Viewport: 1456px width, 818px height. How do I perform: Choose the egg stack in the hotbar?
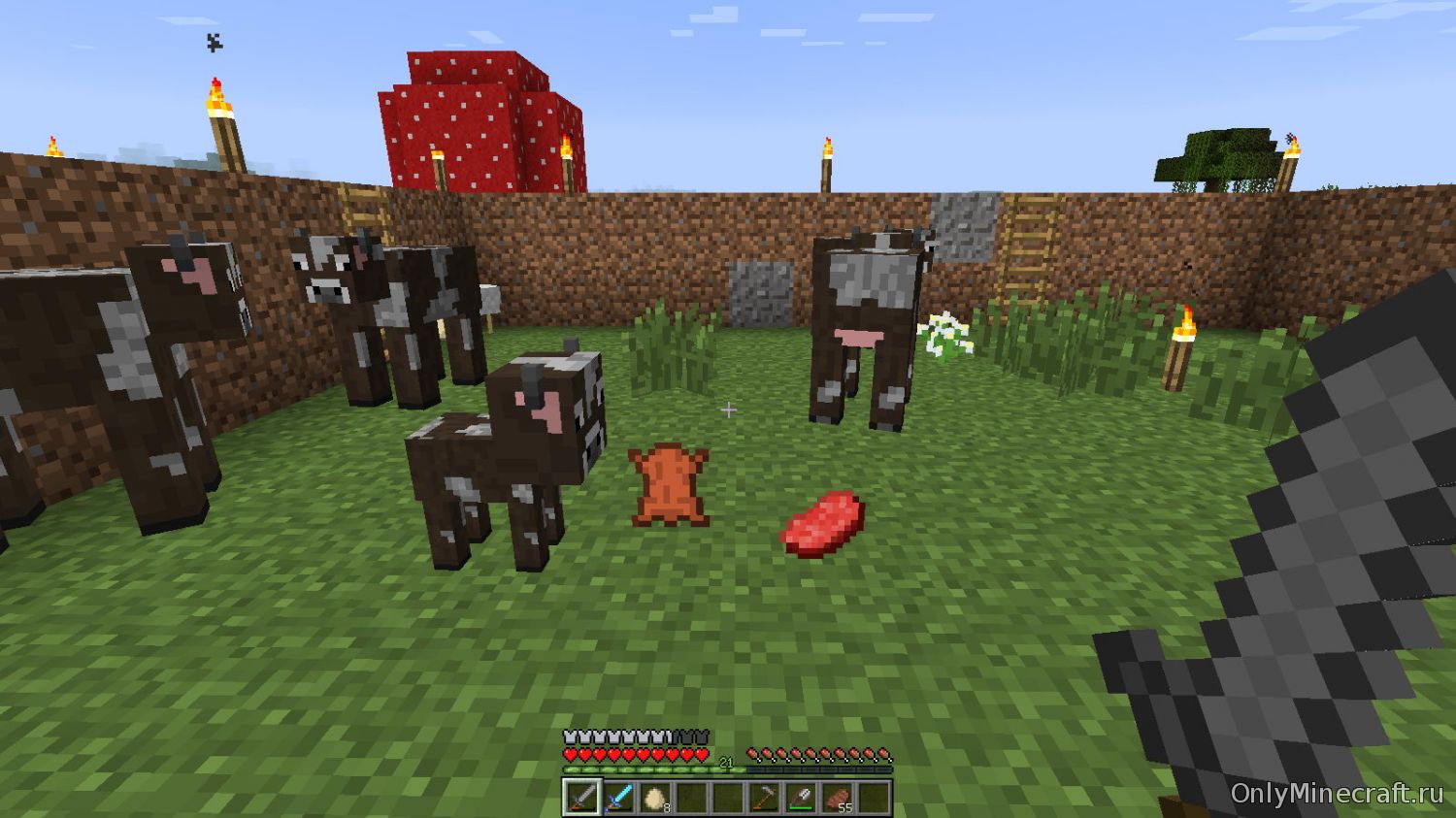tap(655, 798)
